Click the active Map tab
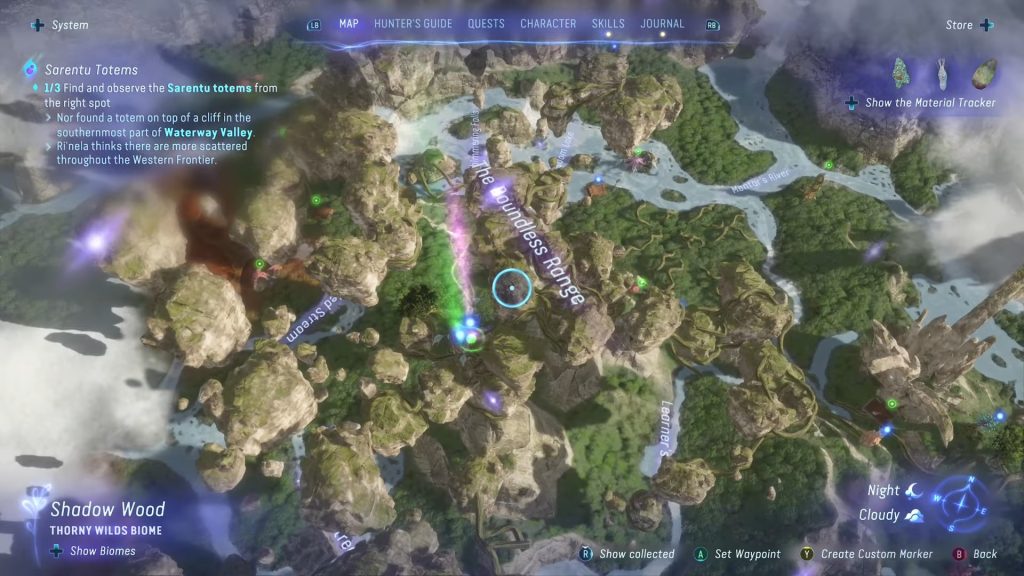Viewport: 1024px width, 576px height. point(349,24)
